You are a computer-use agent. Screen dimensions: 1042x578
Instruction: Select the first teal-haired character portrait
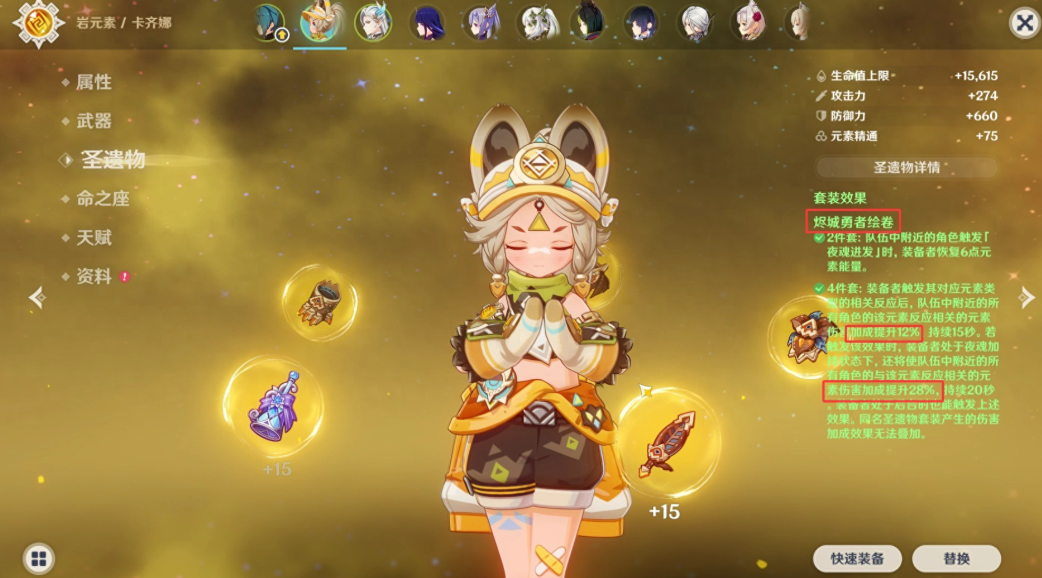269,23
